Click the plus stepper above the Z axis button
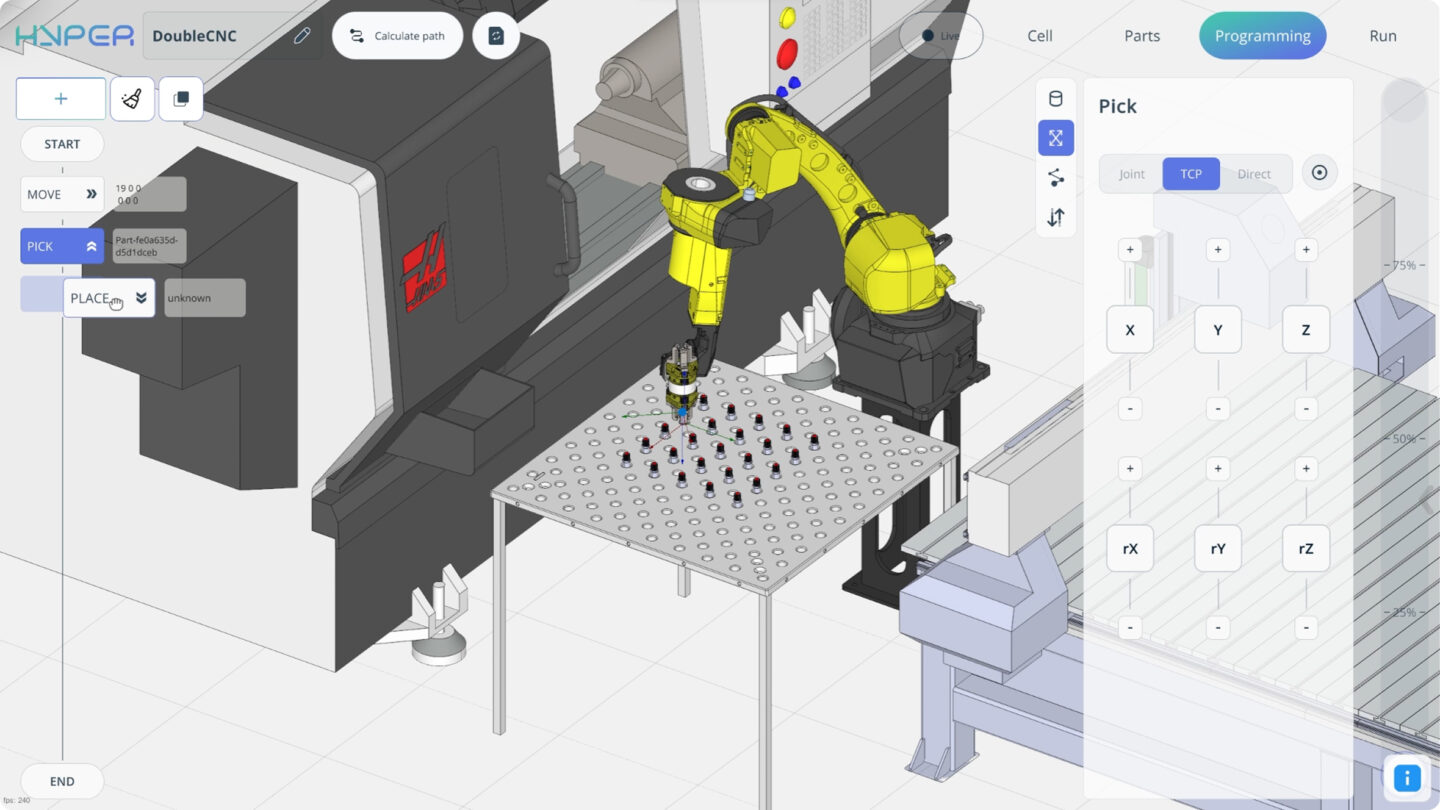The image size is (1440, 810). coord(1305,249)
